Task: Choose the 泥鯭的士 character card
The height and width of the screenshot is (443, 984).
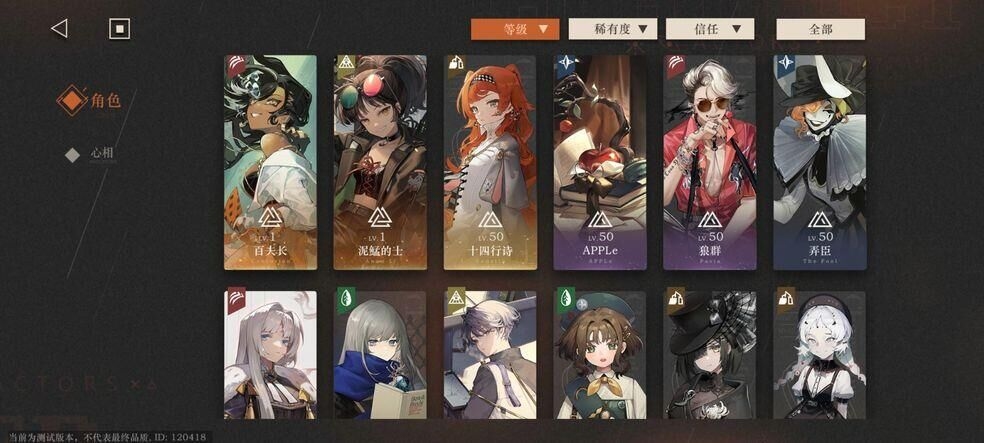Action: 380,162
